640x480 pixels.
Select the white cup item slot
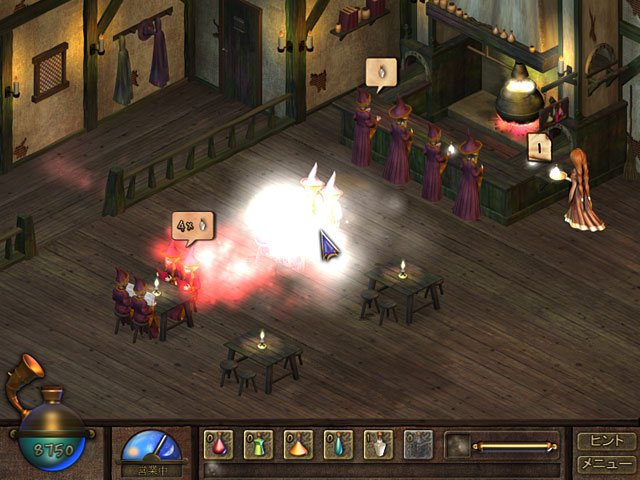click(x=379, y=444)
